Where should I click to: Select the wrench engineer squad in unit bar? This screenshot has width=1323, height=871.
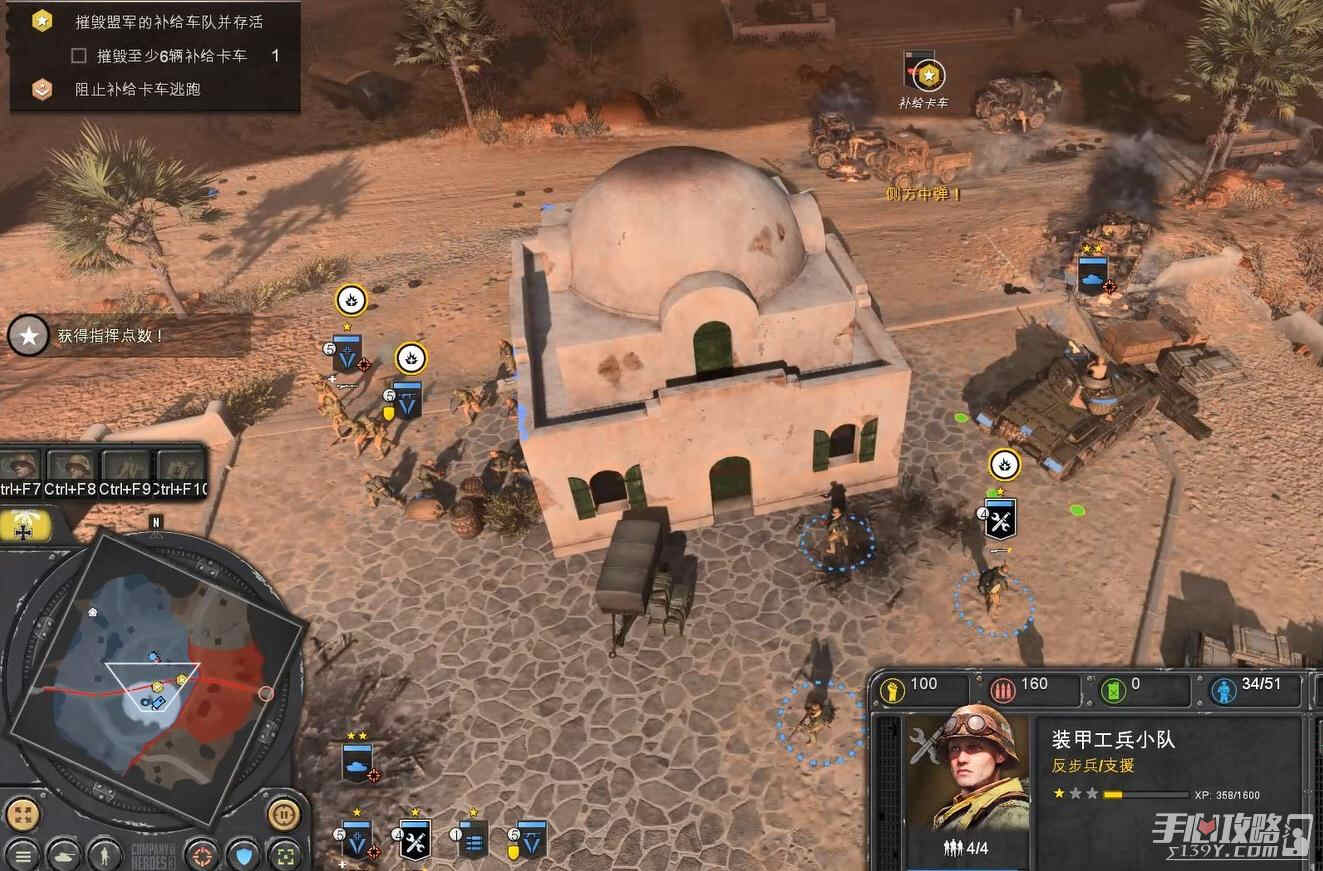point(415,839)
